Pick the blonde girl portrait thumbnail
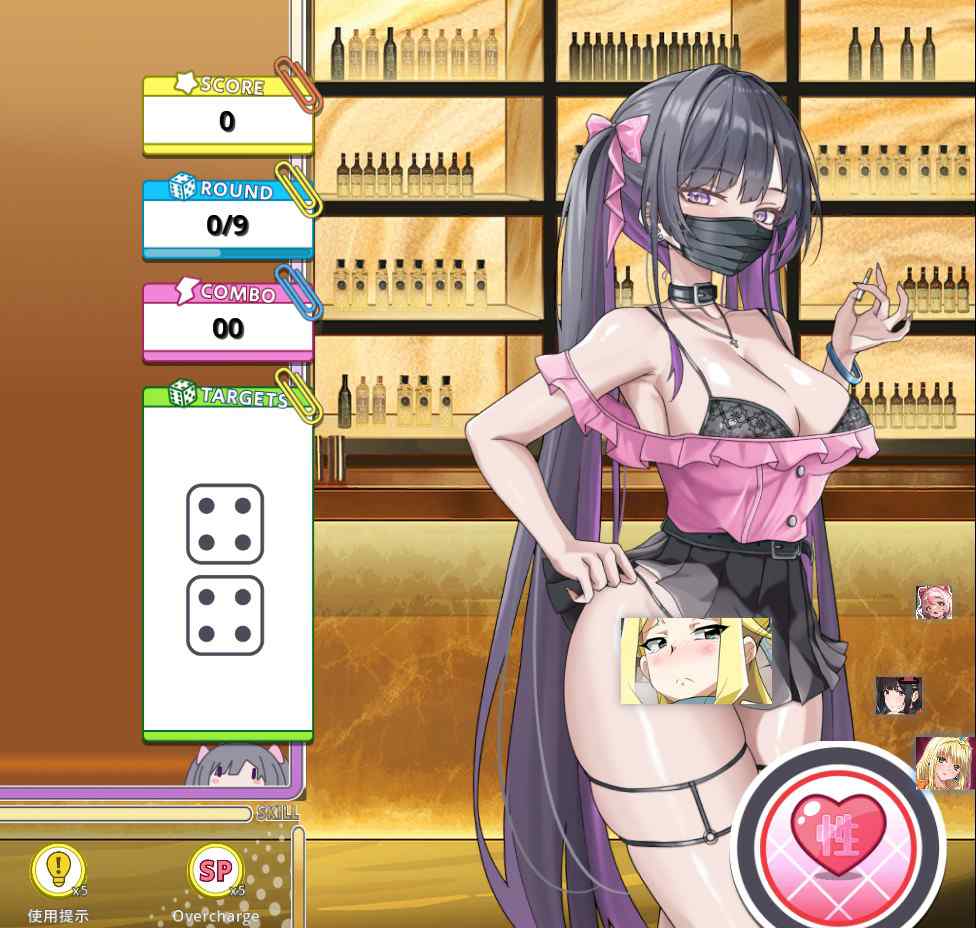This screenshot has width=976, height=928. [944, 763]
